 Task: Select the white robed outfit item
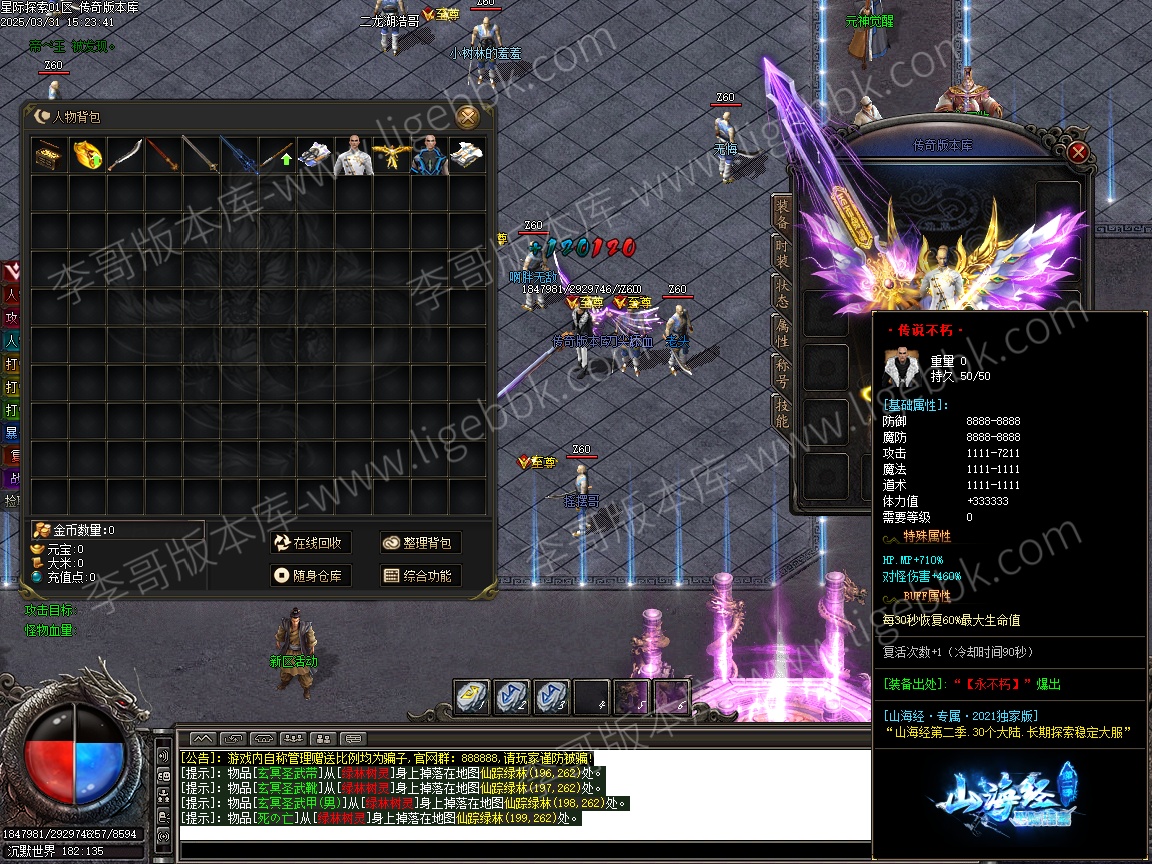(353, 156)
